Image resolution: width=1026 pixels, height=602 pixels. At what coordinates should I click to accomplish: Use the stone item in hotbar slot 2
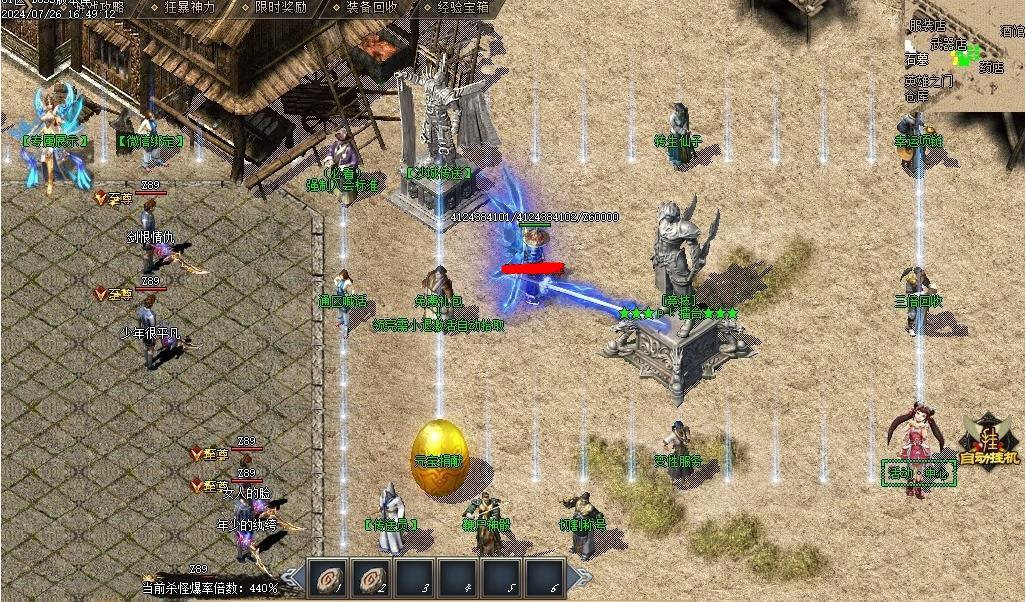click(x=369, y=578)
